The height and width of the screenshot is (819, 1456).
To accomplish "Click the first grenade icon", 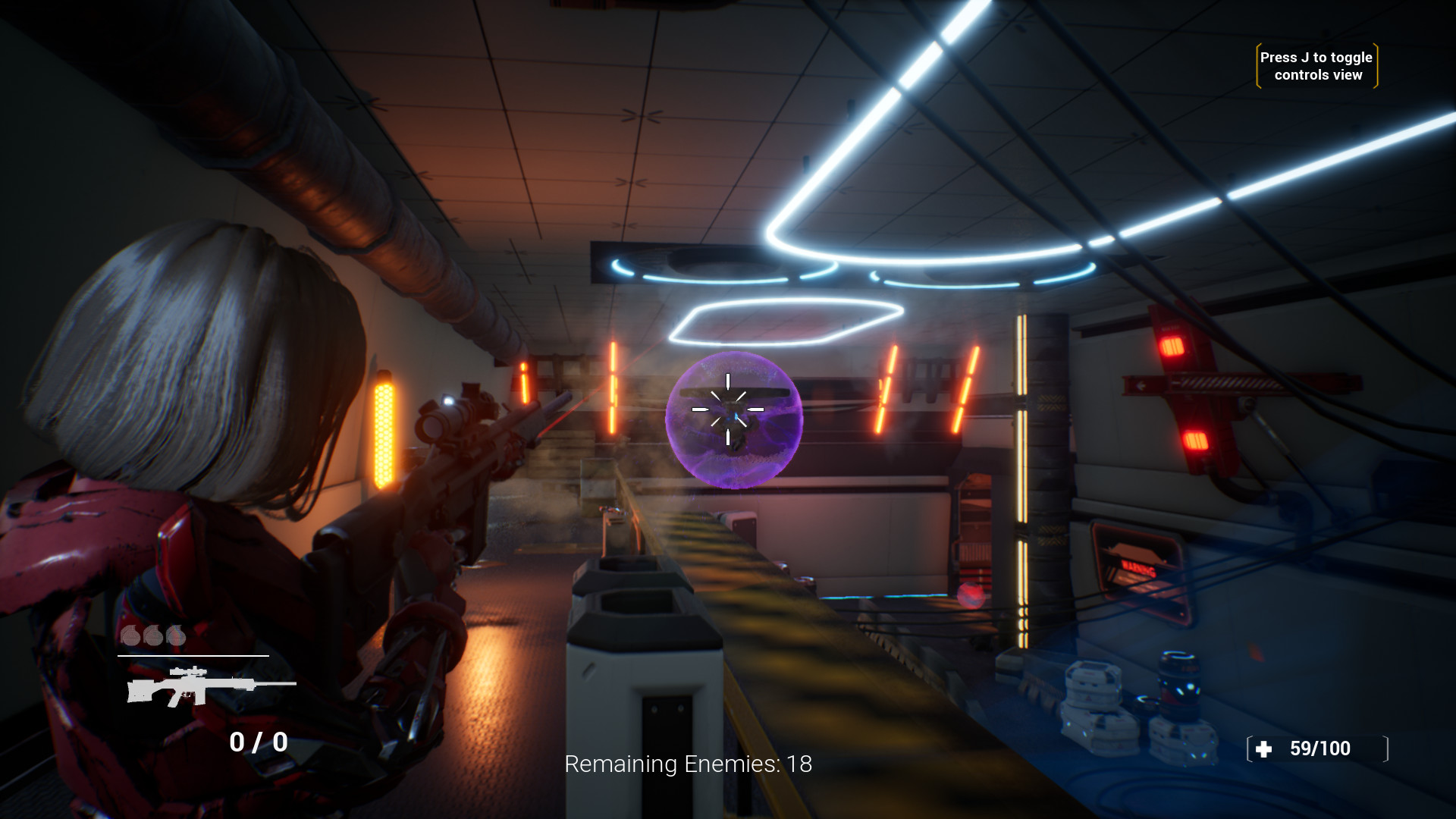I will [x=130, y=635].
